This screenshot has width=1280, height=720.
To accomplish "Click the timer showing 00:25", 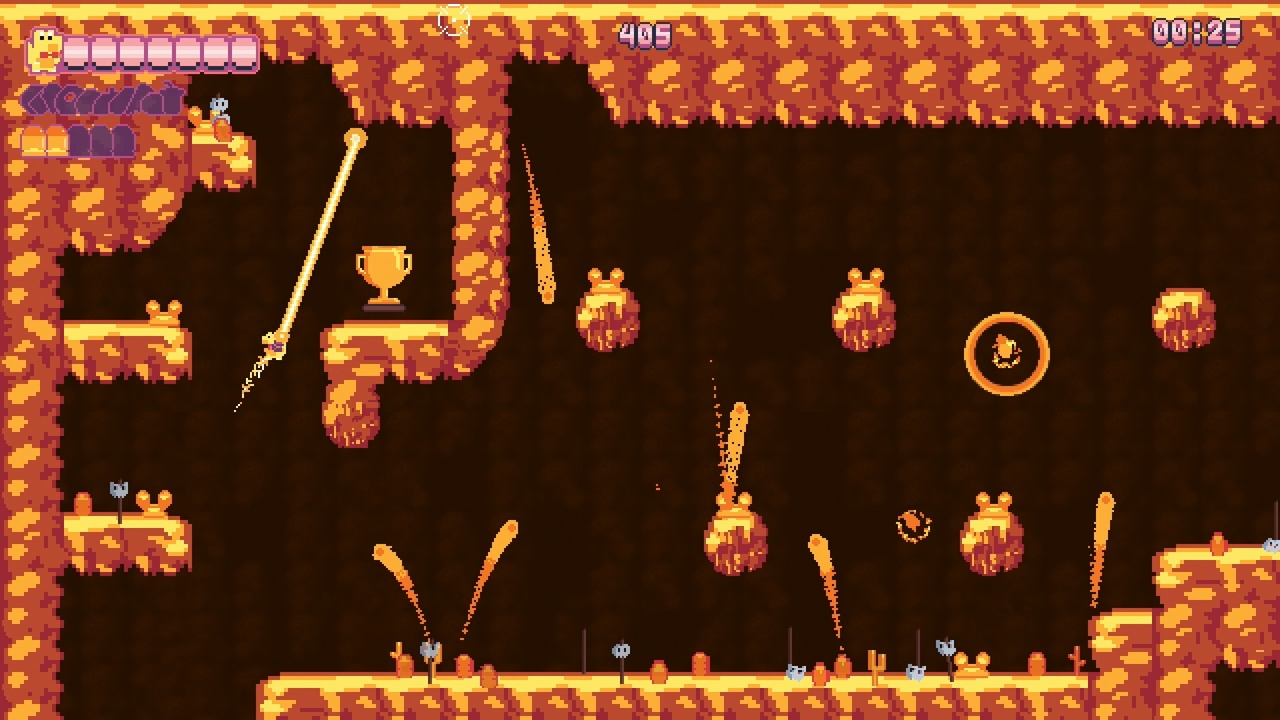I will (x=1198, y=30).
